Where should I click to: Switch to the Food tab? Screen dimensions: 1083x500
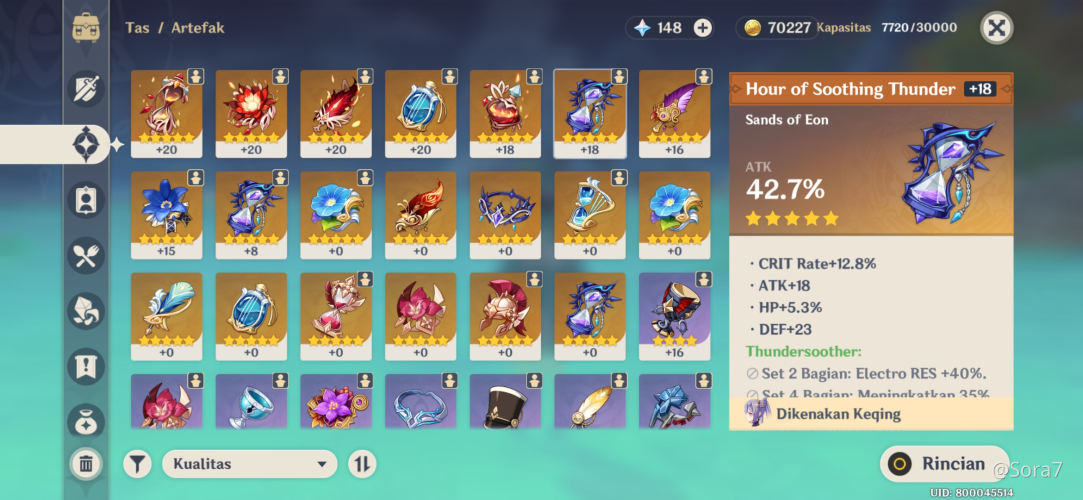pyautogui.click(x=86, y=256)
